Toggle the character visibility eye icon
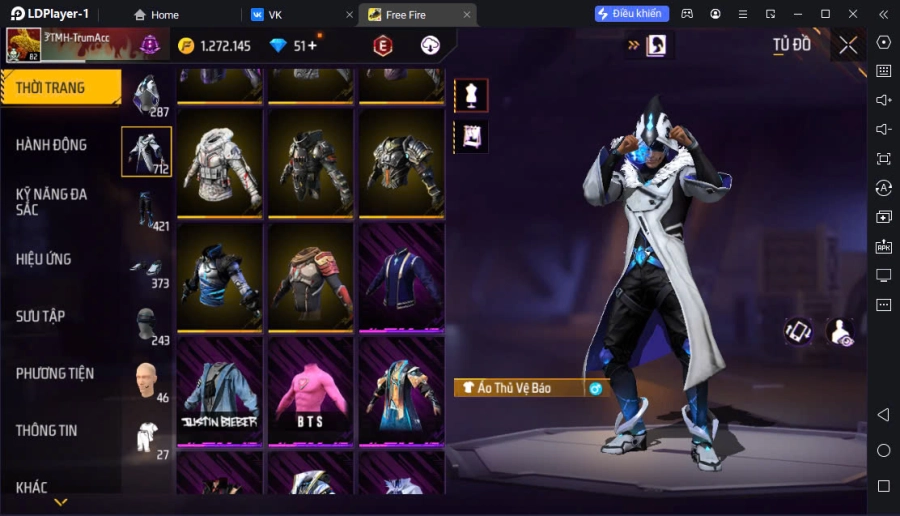Viewport: 900px width, 516px height. (840, 332)
